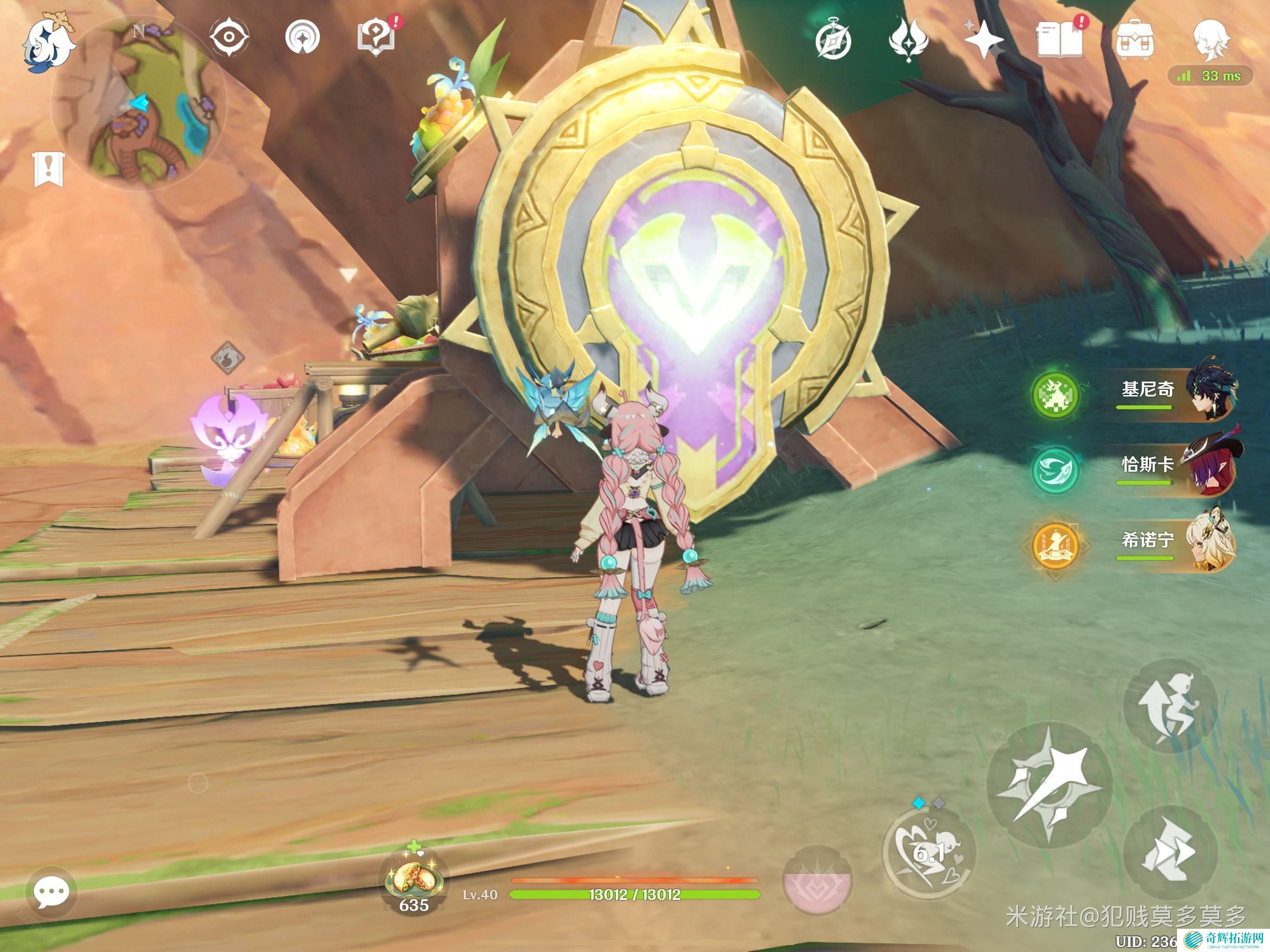Viewport: 1270px width, 952px height.
Task: Tap the jump button
Action: click(x=1170, y=706)
